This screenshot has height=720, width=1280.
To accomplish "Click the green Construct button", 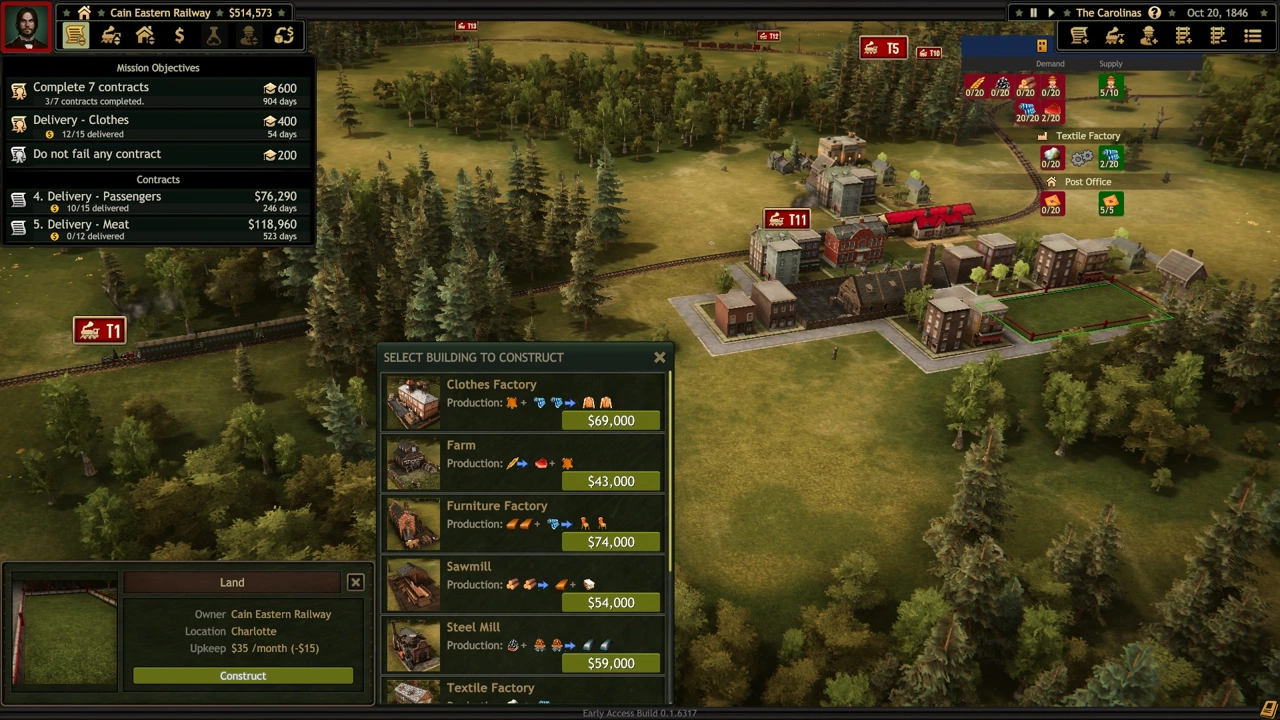I will click(x=243, y=676).
